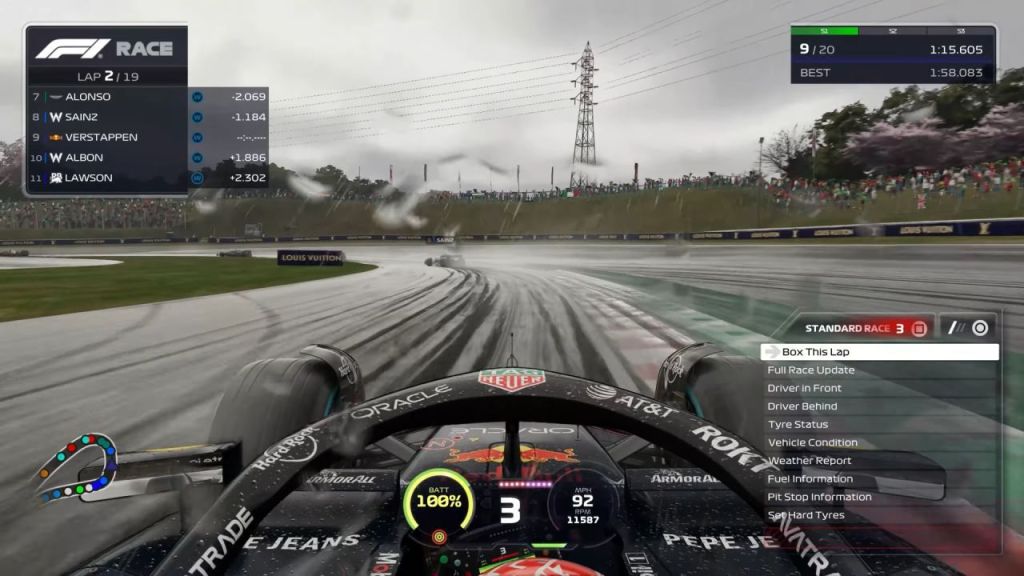This screenshot has width=1024, height=576.
Task: Open the tyre strategy tab
Action: [x=968, y=328]
